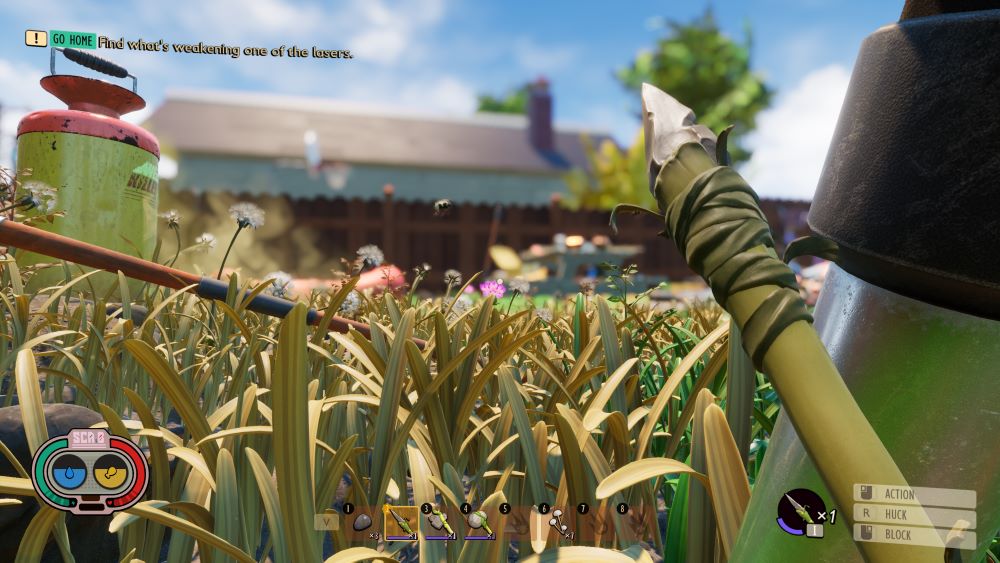Open the Go Home quest objective tracker
This screenshot has width=1000, height=563.
pos(73,40)
